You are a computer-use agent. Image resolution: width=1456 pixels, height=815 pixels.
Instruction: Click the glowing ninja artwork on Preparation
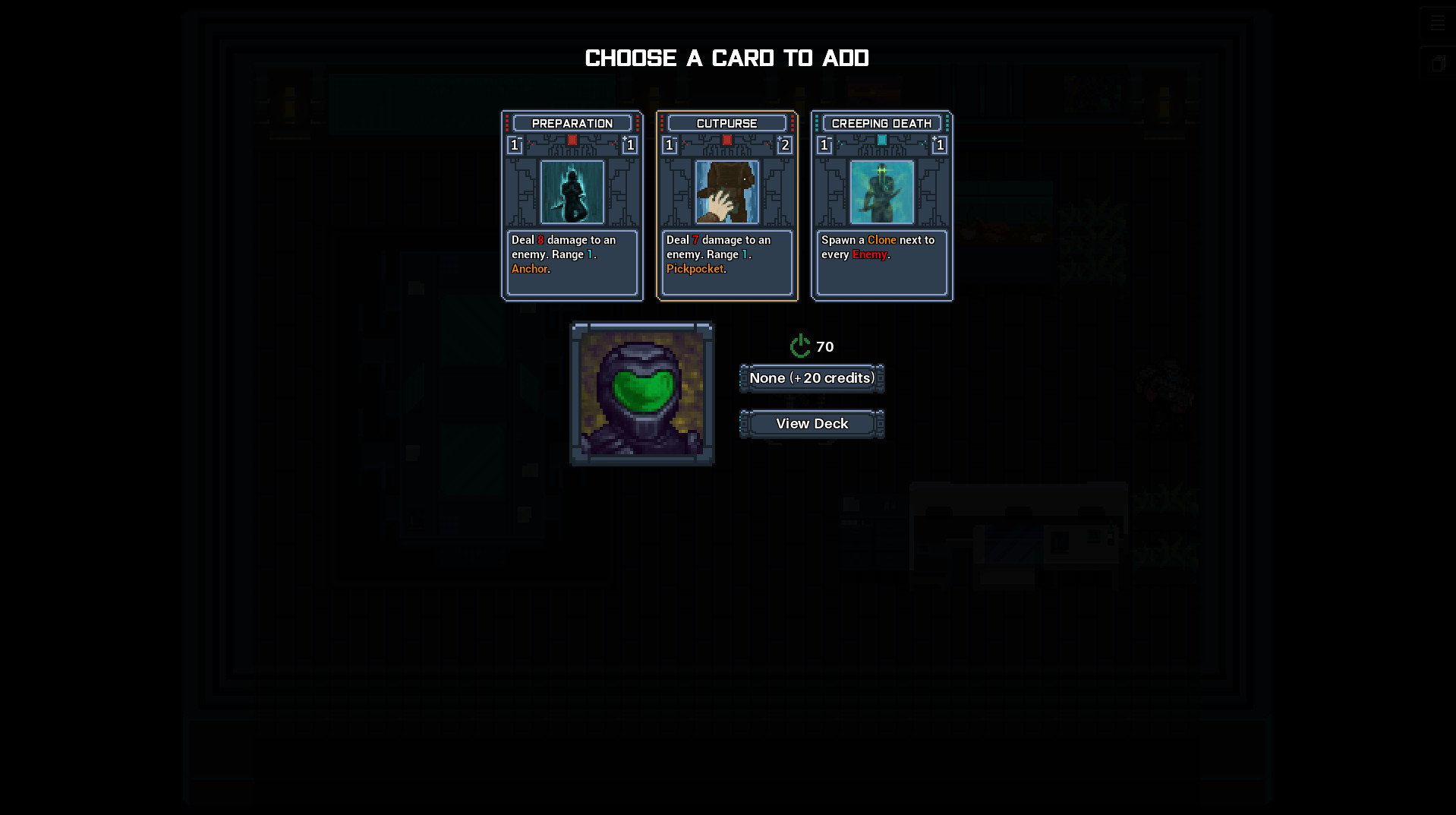tap(572, 192)
